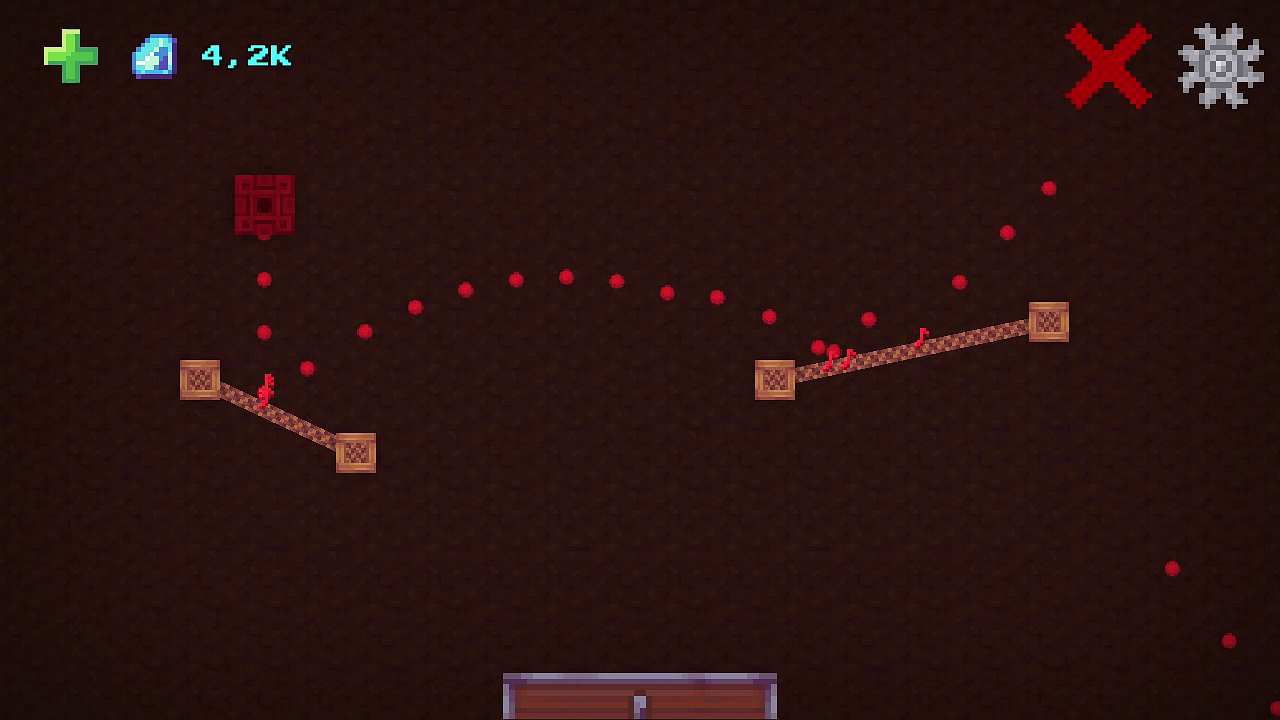1280x720 pixels.
Task: Select the crate on the left platform edge
Action: coord(199,382)
